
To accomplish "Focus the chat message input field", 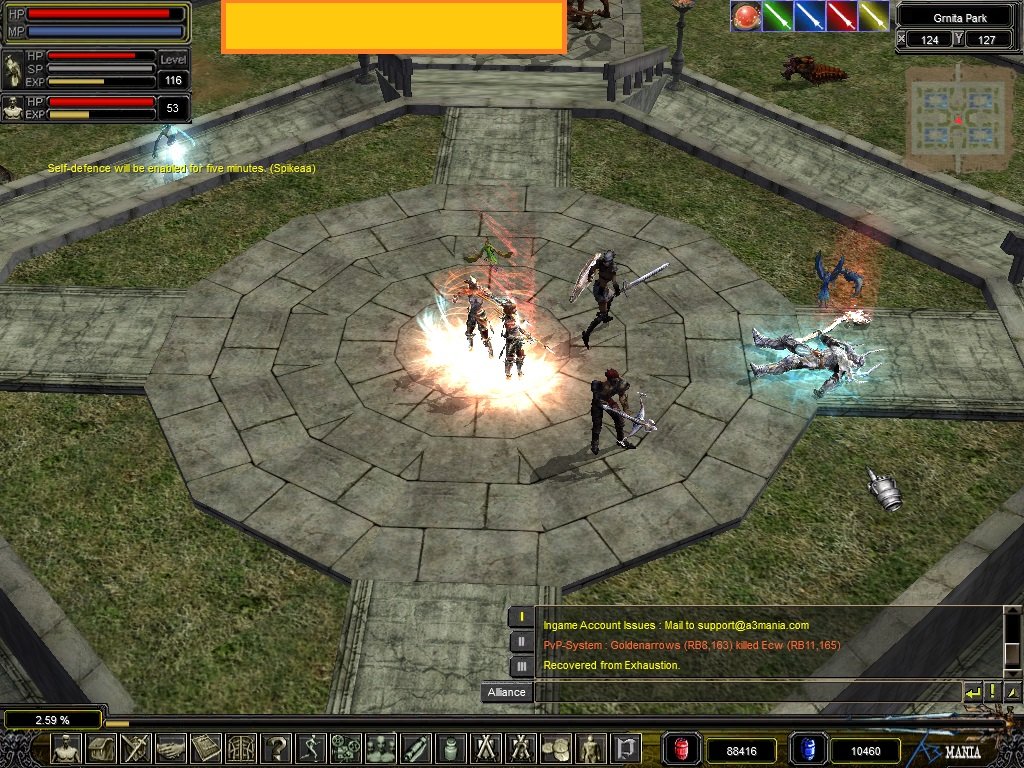I will 746,692.
